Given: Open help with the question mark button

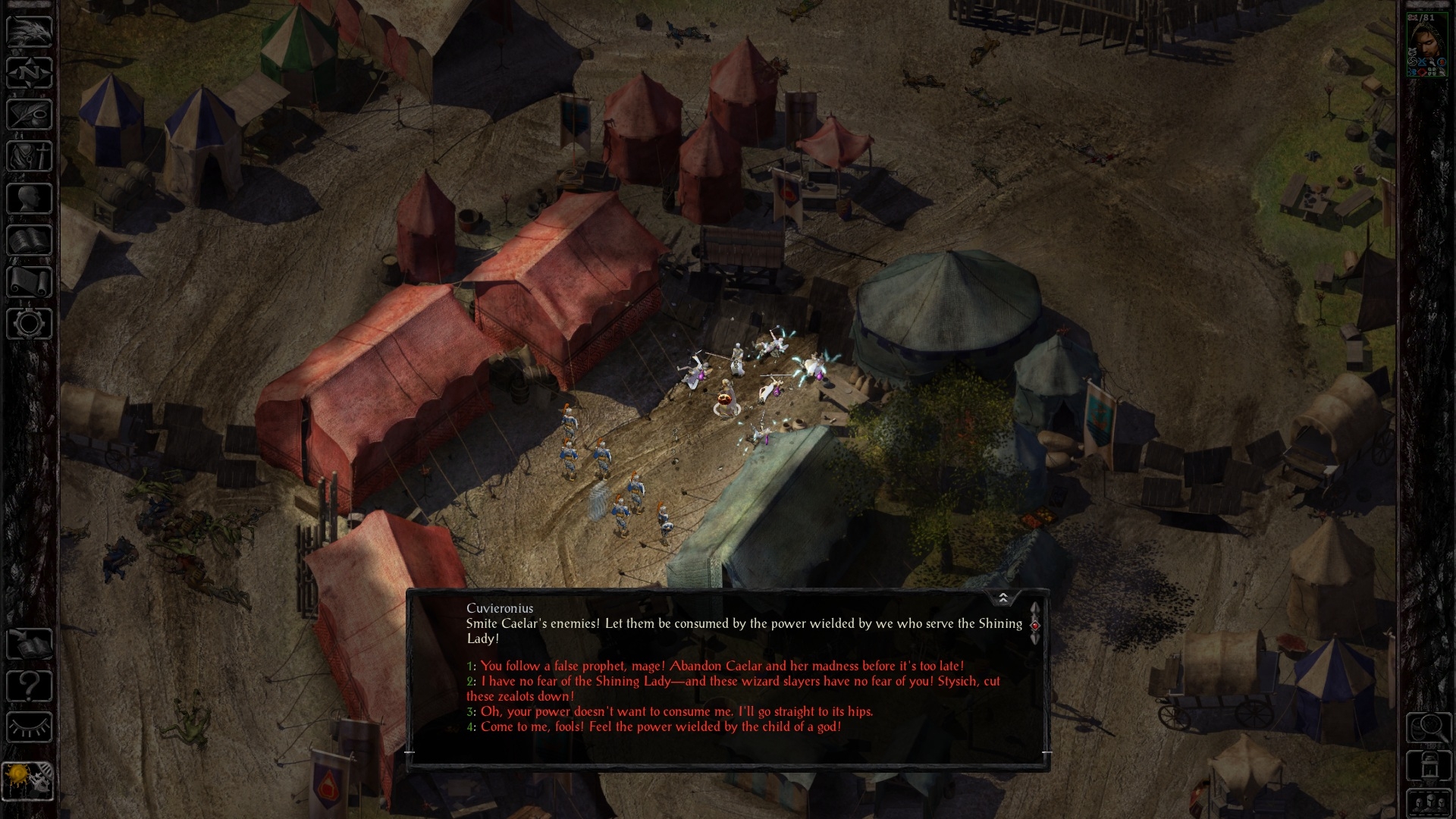Looking at the screenshot, I should tap(30, 686).
